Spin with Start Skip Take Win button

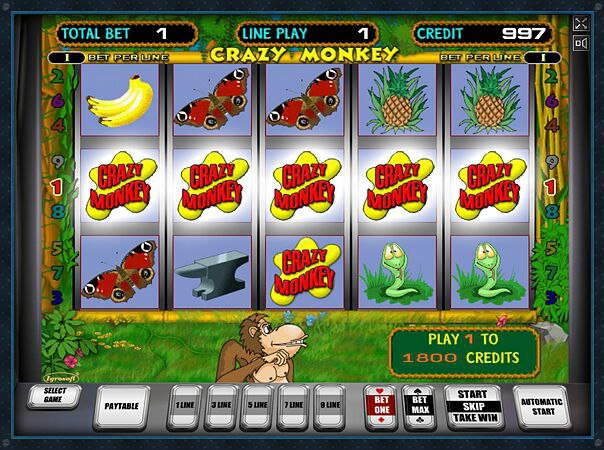point(473,405)
